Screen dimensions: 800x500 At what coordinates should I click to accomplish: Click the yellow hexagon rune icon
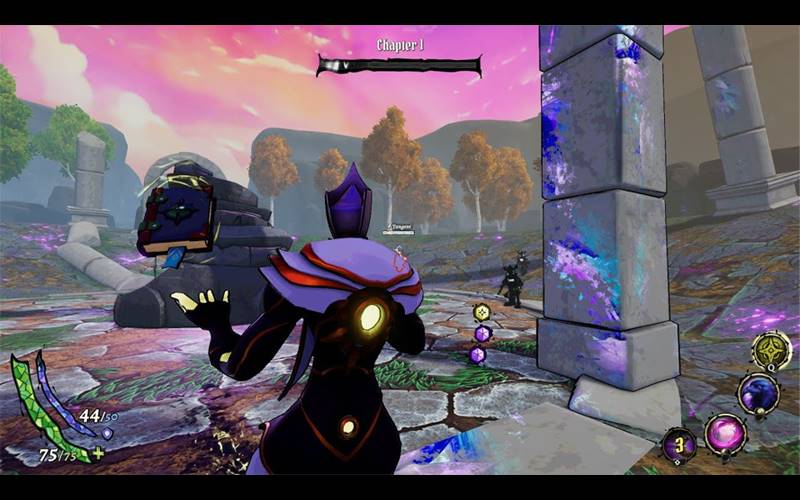click(482, 311)
